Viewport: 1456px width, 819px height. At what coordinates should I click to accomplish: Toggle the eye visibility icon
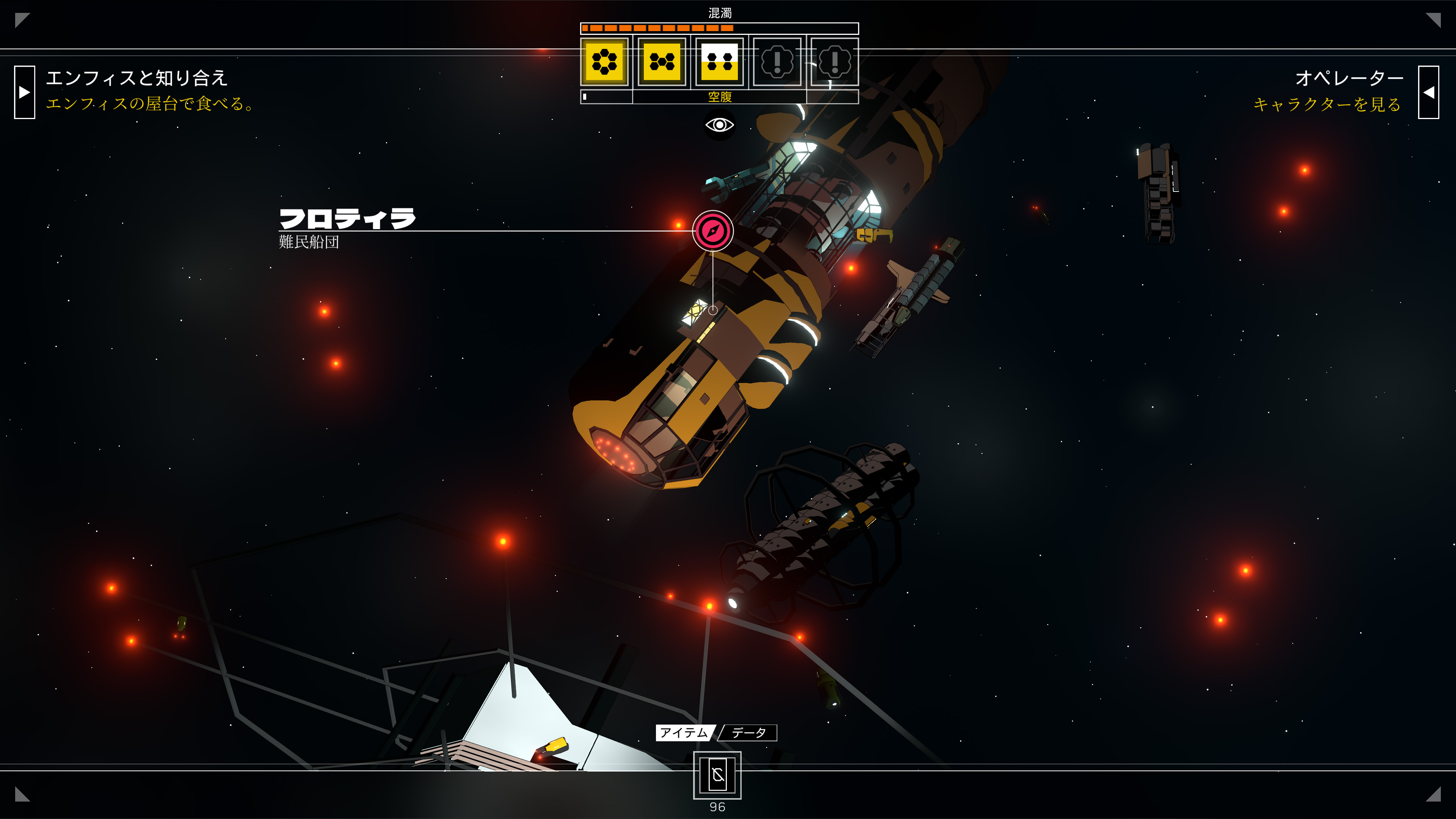coord(719,125)
